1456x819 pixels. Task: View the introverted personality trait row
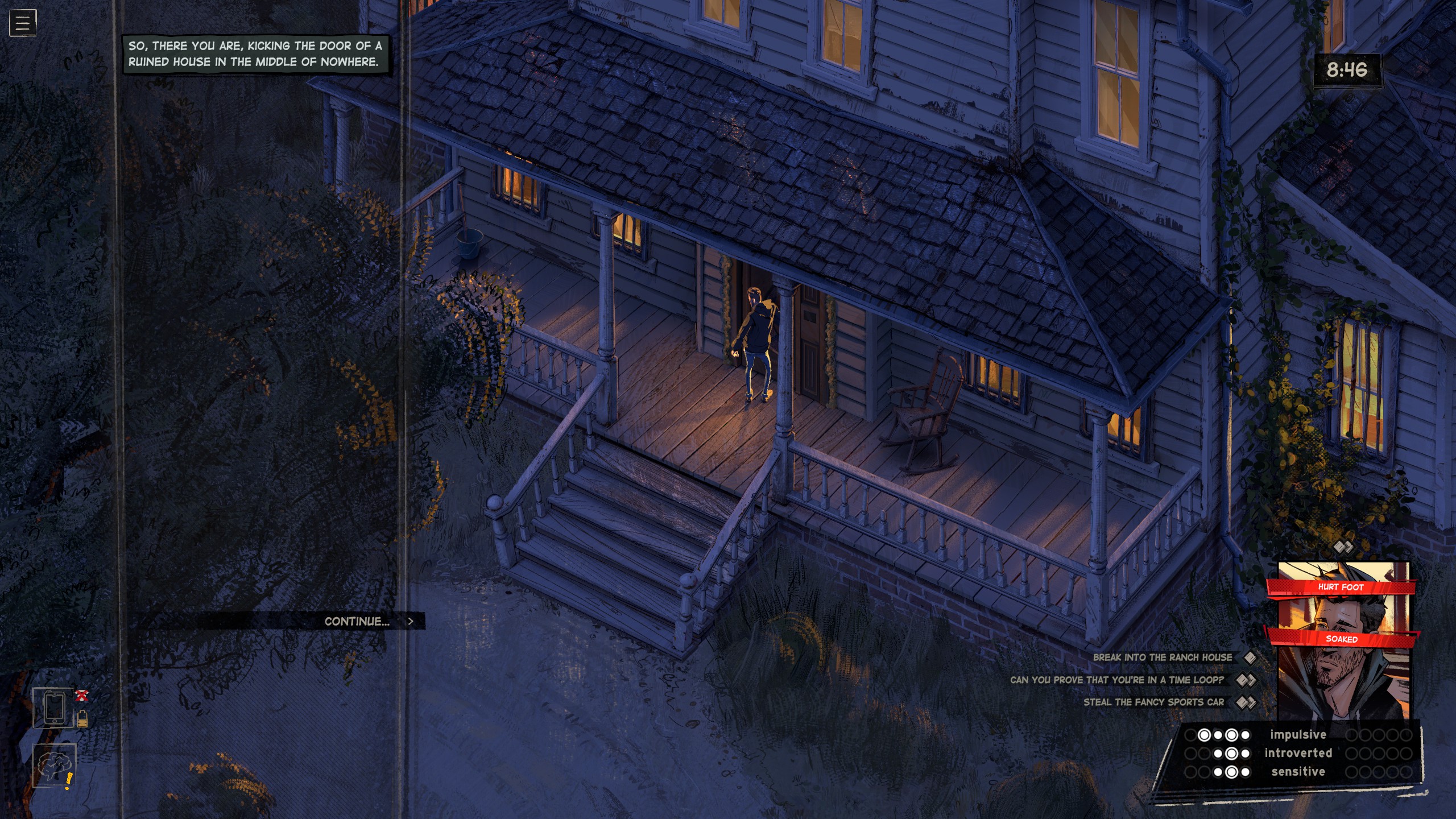pyautogui.click(x=1298, y=753)
